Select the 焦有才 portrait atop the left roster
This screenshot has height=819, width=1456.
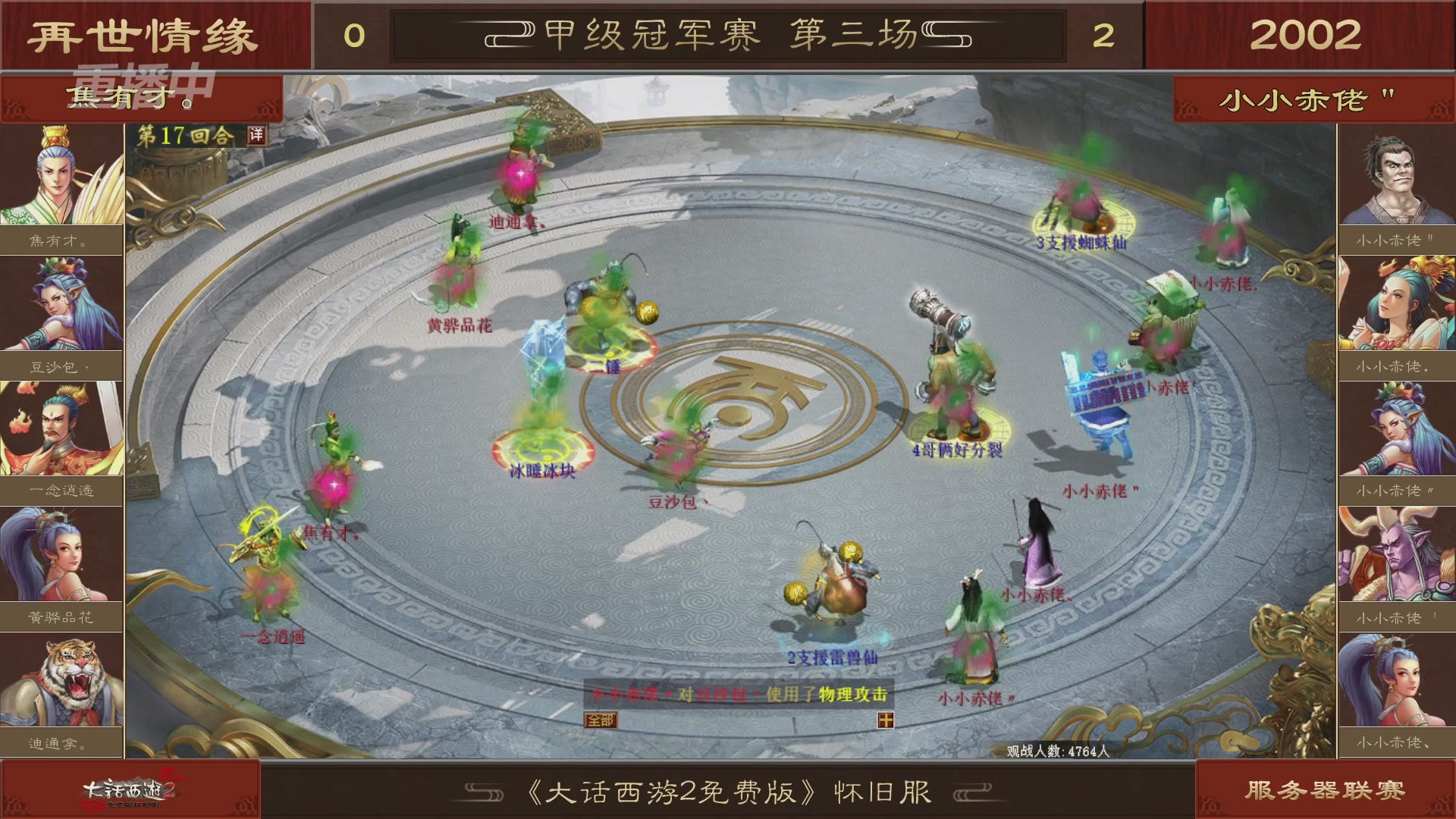tap(61, 174)
